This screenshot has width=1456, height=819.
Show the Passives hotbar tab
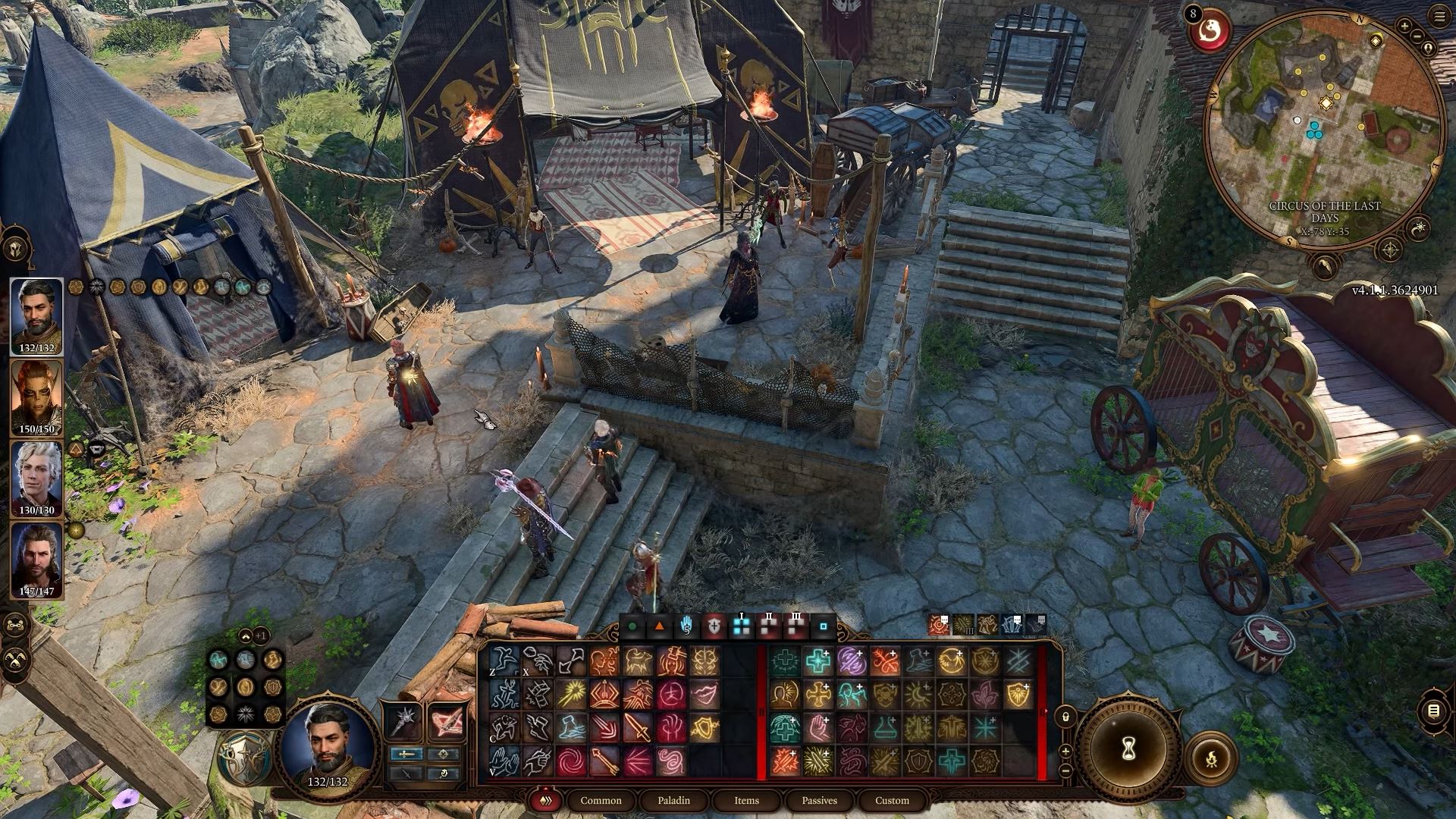coord(819,800)
